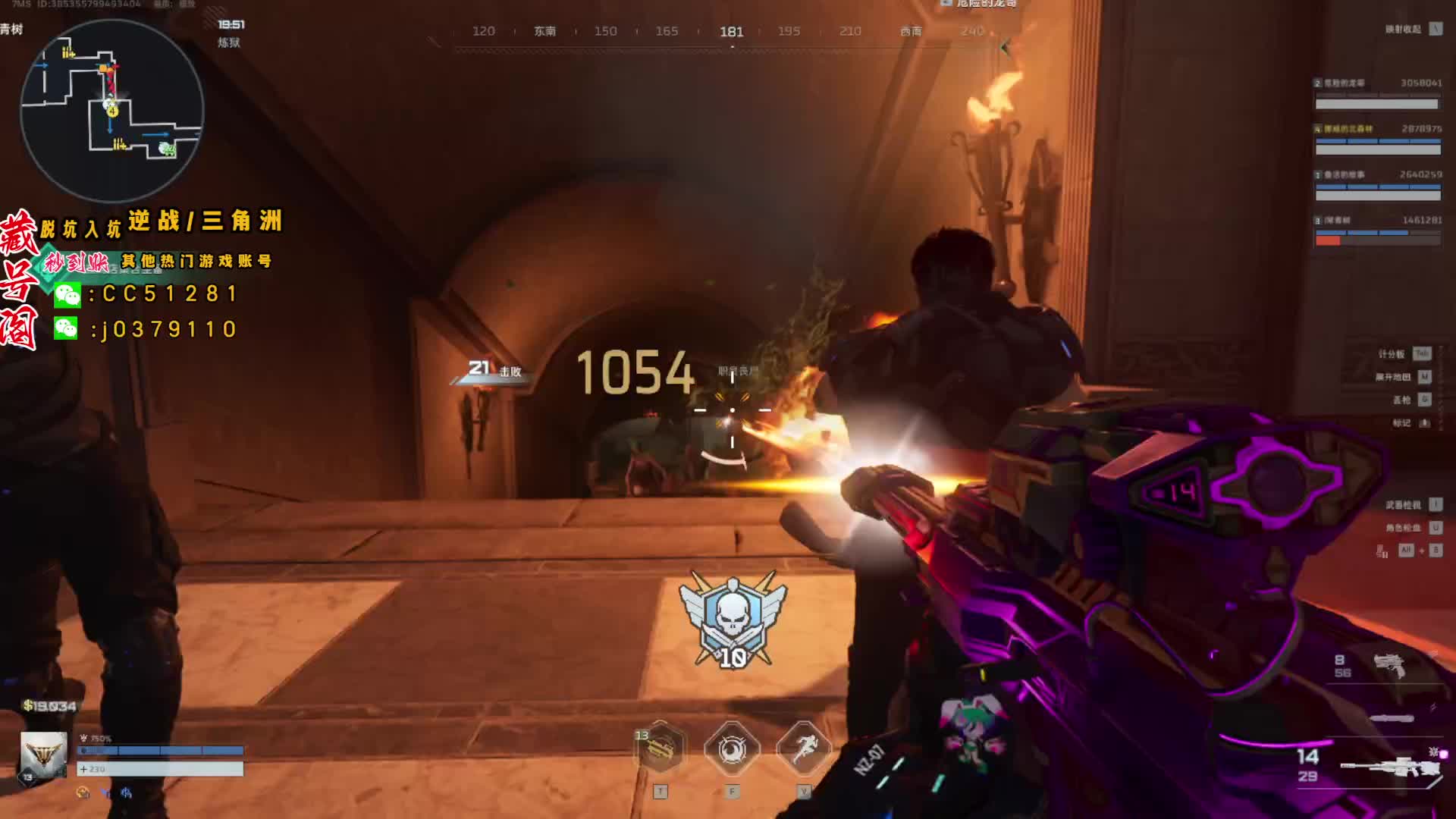Trigger the sprinting figure ability
1456x819 pixels.
tap(804, 750)
